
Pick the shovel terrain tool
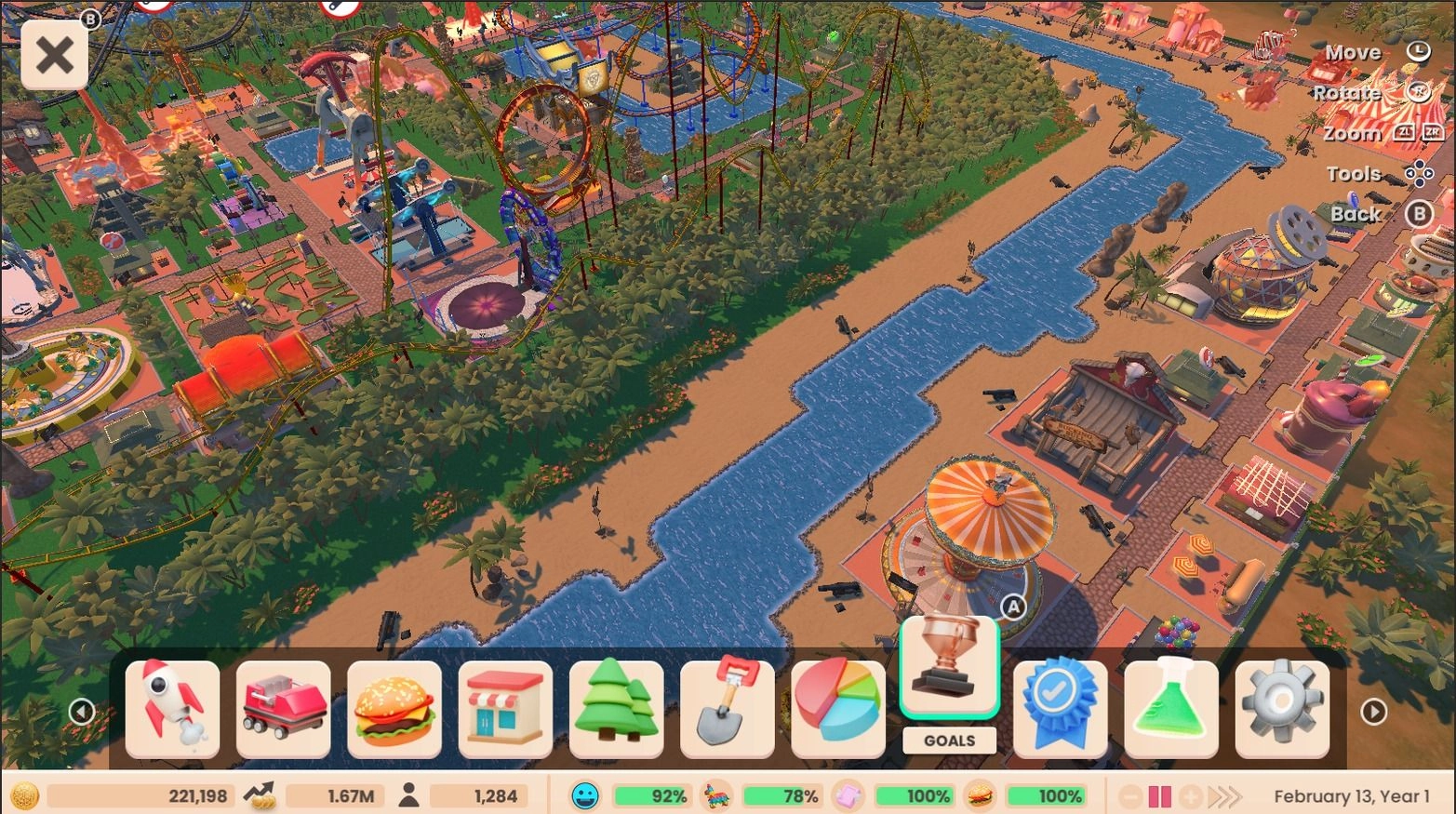tap(728, 709)
